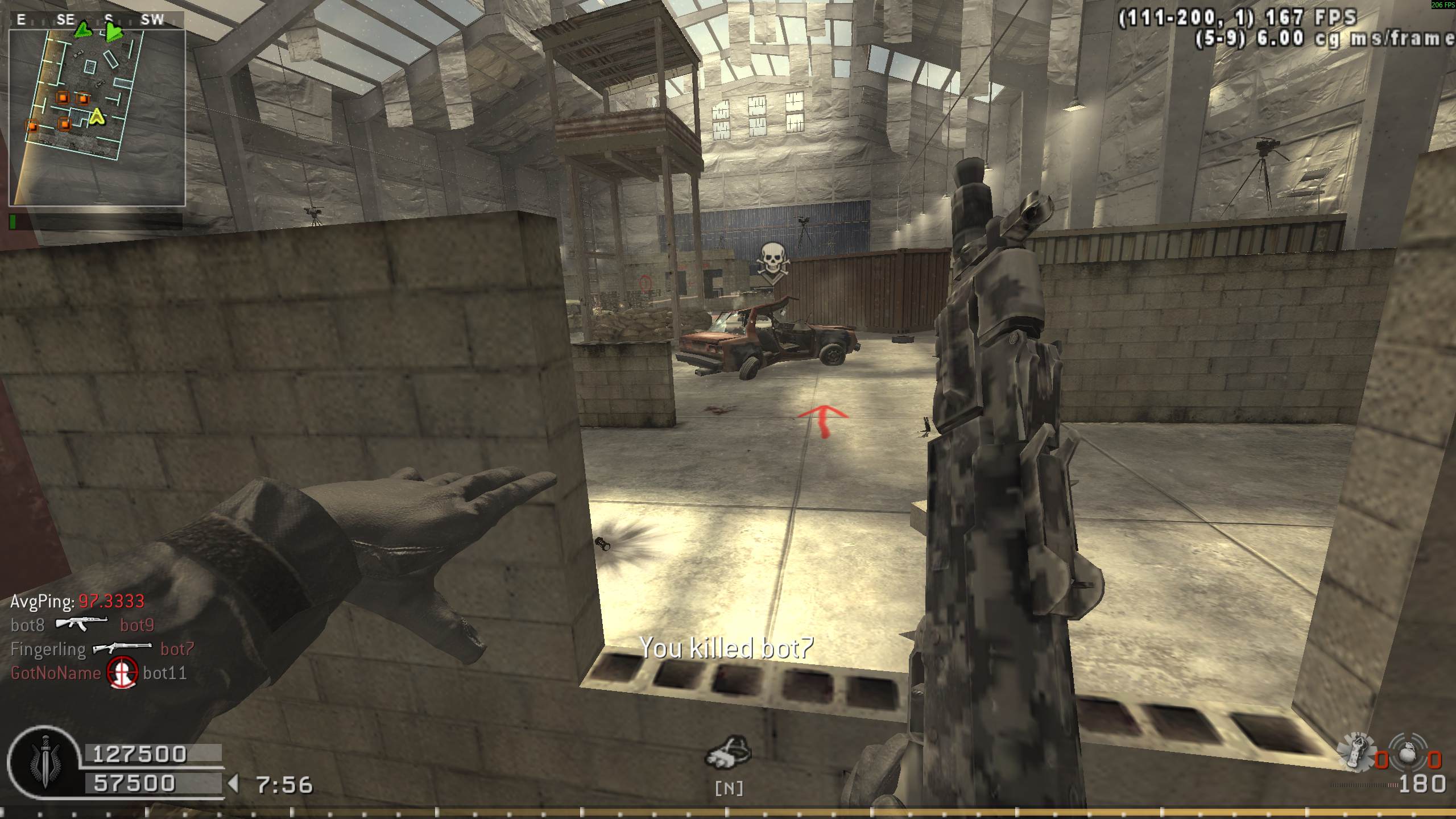Screen dimensions: 1456x819
Task: Click the minimap in the corner
Action: click(x=97, y=117)
